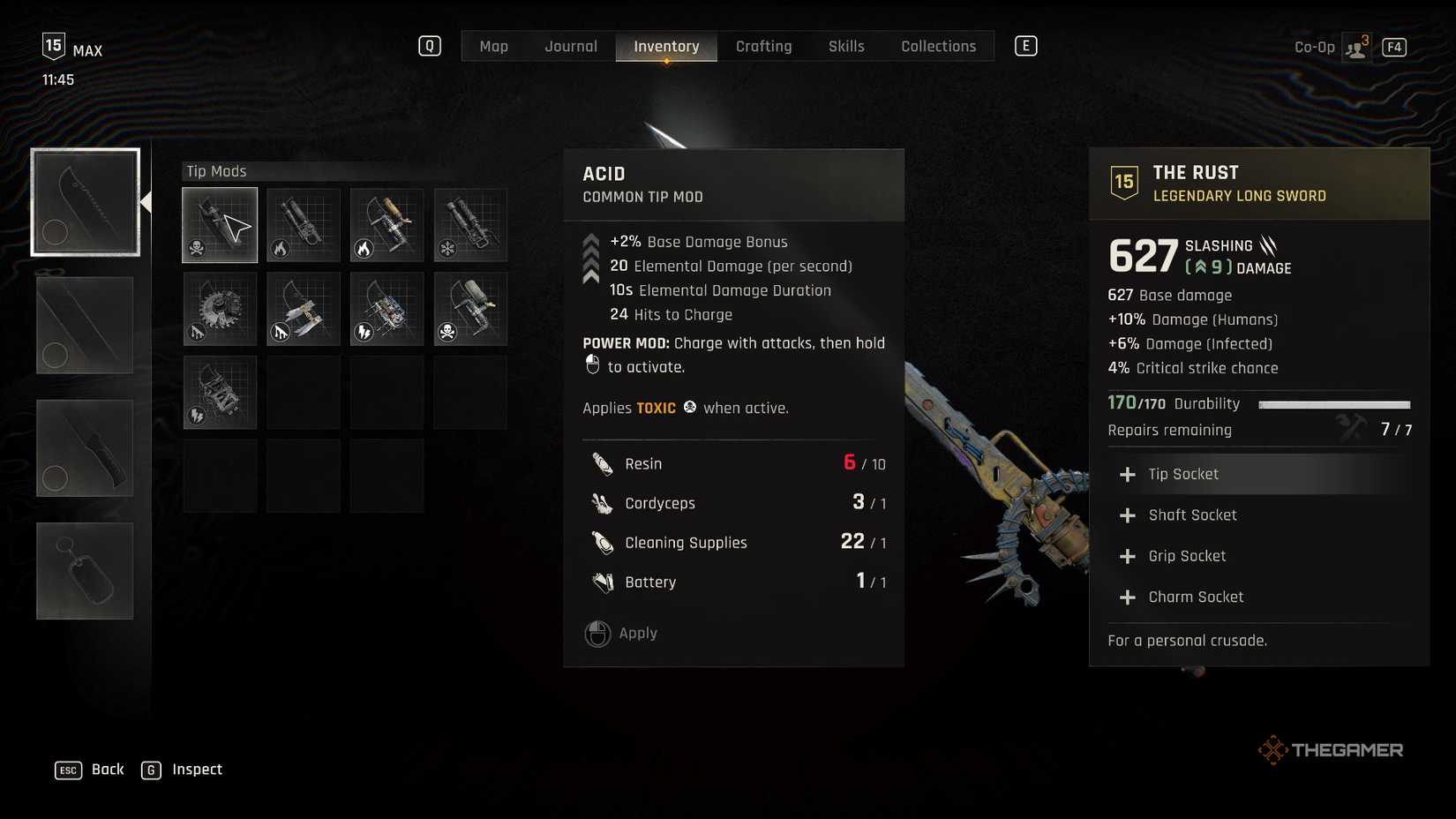The width and height of the screenshot is (1456, 819).
Task: Switch to the Crafting tab
Action: [763, 46]
